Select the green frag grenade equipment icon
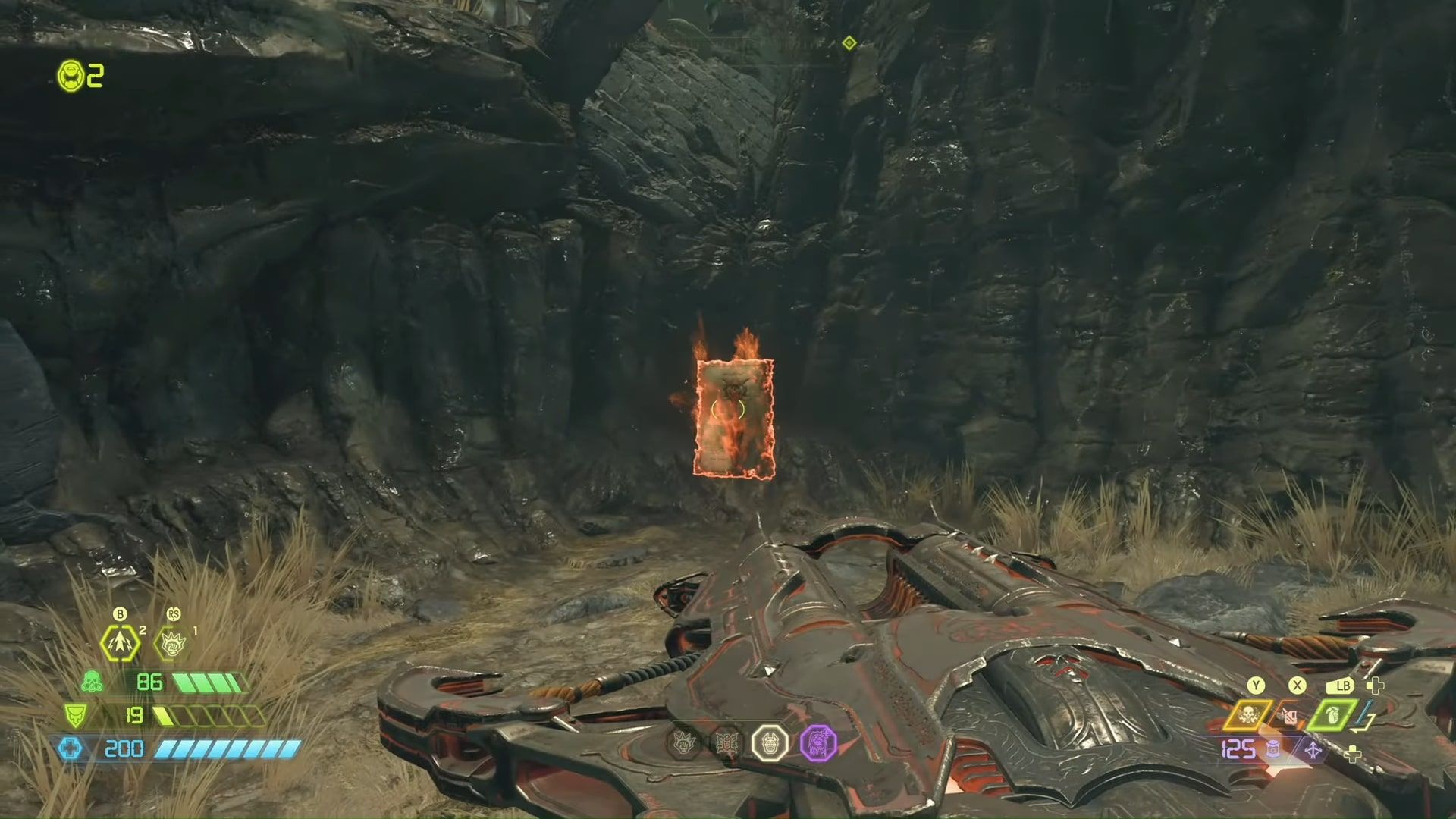Image resolution: width=1456 pixels, height=819 pixels. pyautogui.click(x=1332, y=714)
